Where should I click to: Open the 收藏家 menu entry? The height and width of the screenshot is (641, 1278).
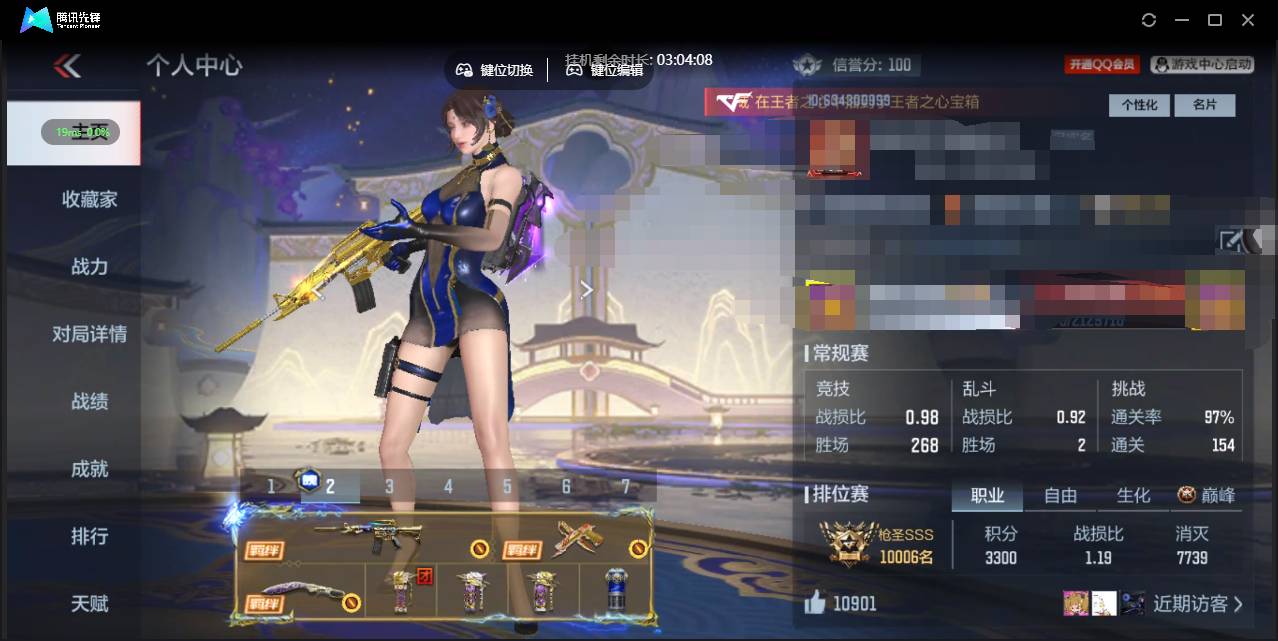pos(89,199)
